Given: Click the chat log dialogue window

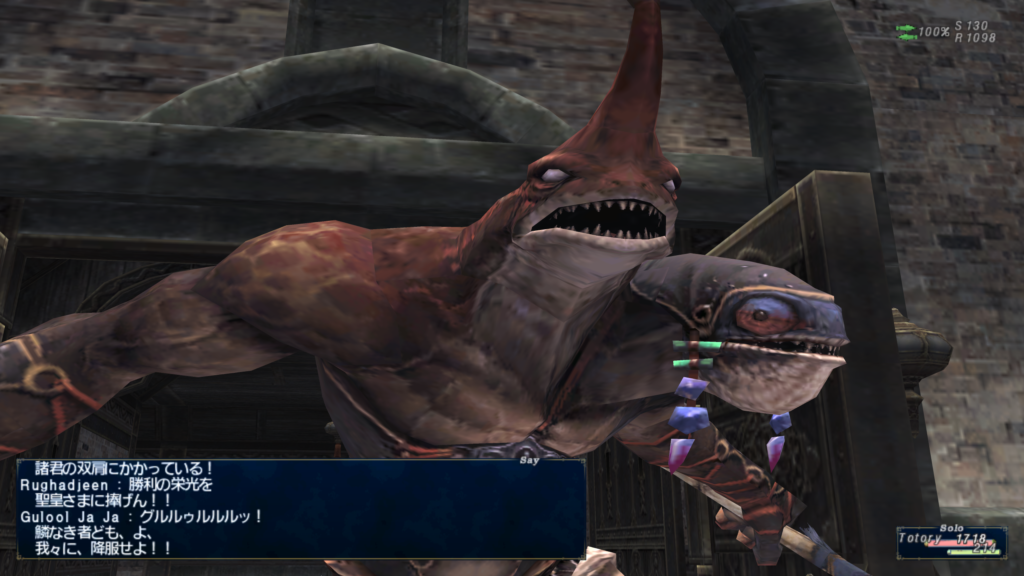Looking at the screenshot, I should pyautogui.click(x=300, y=508).
